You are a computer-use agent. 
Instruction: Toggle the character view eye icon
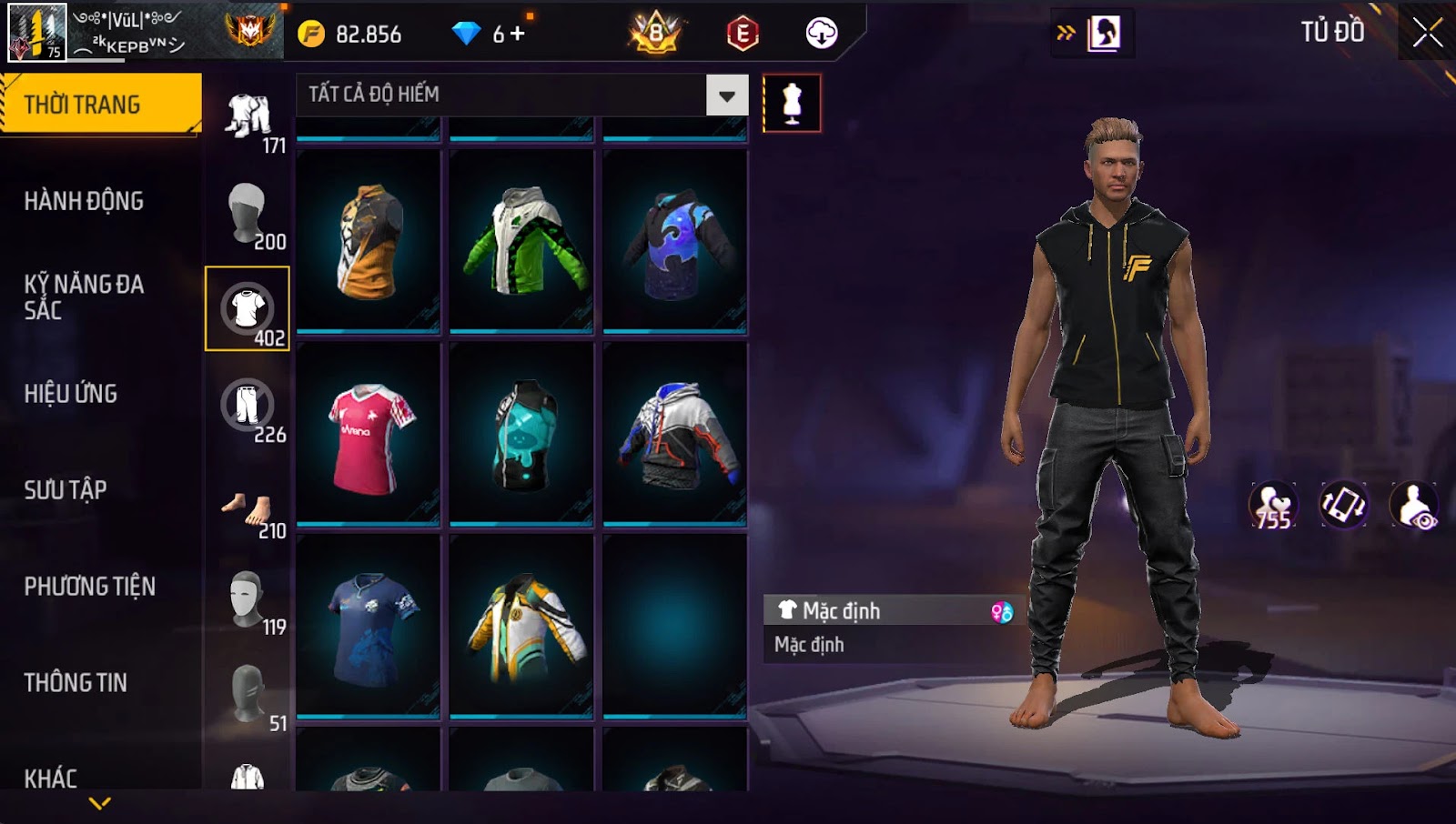pyautogui.click(x=1414, y=506)
